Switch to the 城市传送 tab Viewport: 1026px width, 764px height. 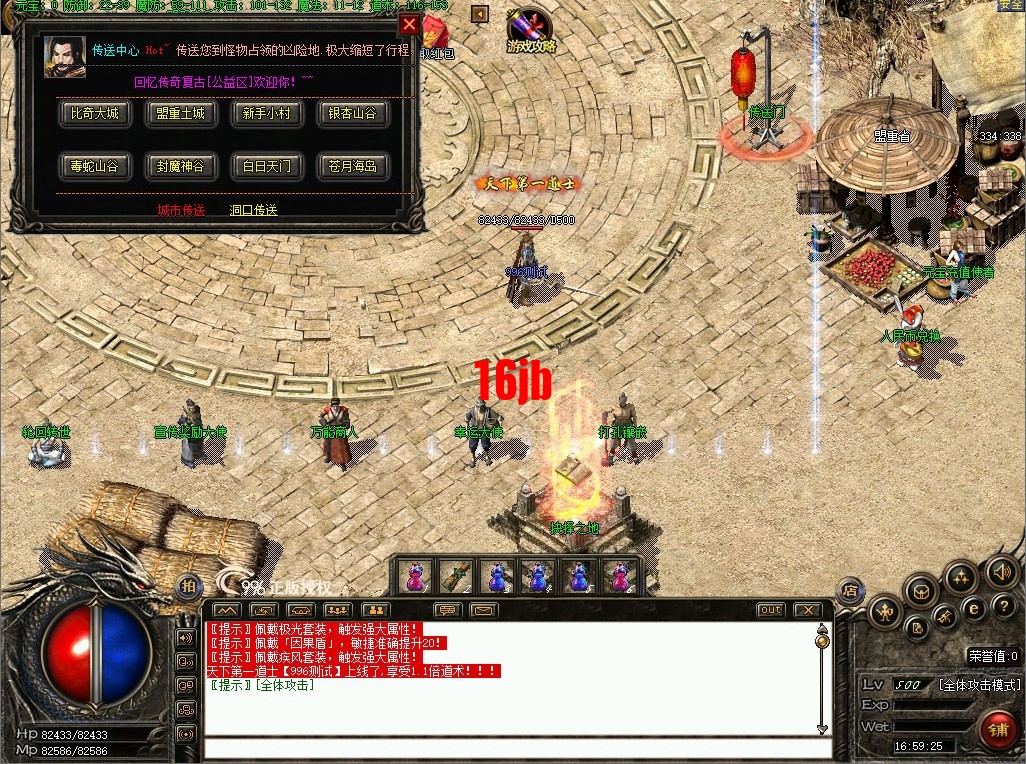pyautogui.click(x=181, y=211)
